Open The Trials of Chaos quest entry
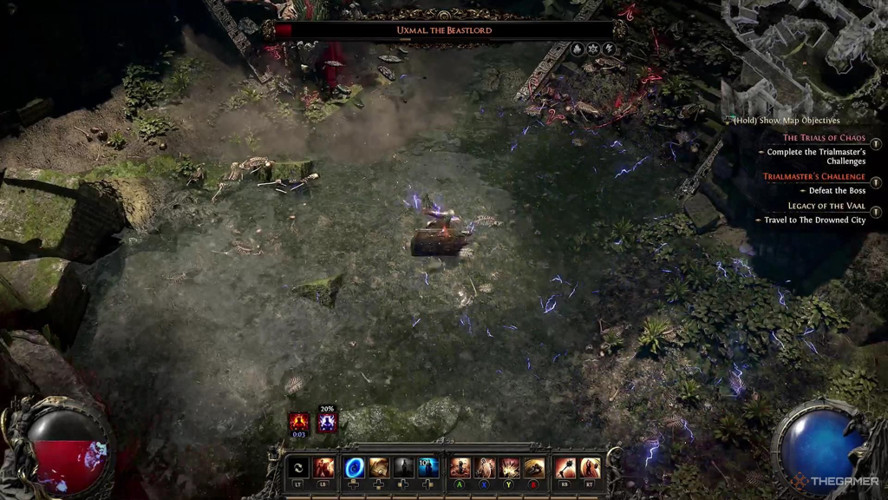The height and width of the screenshot is (500, 888). [x=824, y=138]
